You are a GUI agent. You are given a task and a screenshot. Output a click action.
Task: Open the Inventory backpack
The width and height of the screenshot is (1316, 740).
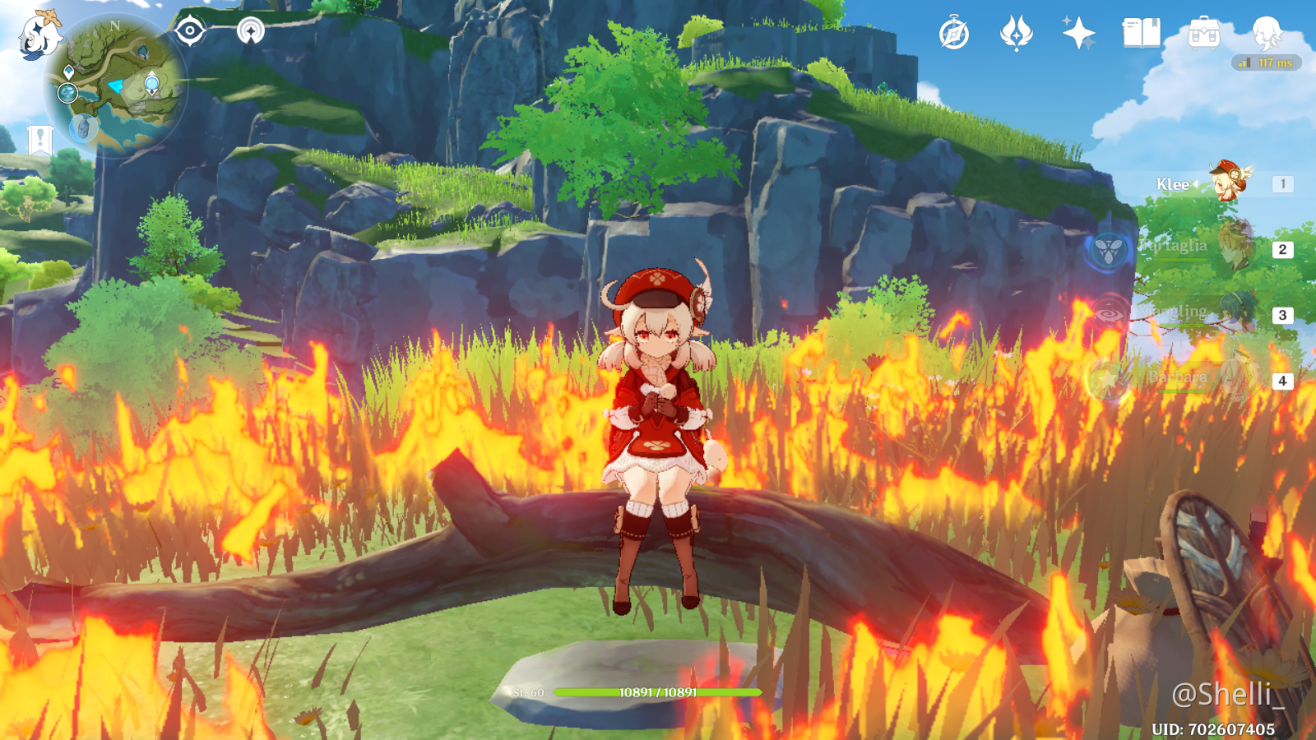pyautogui.click(x=1203, y=33)
